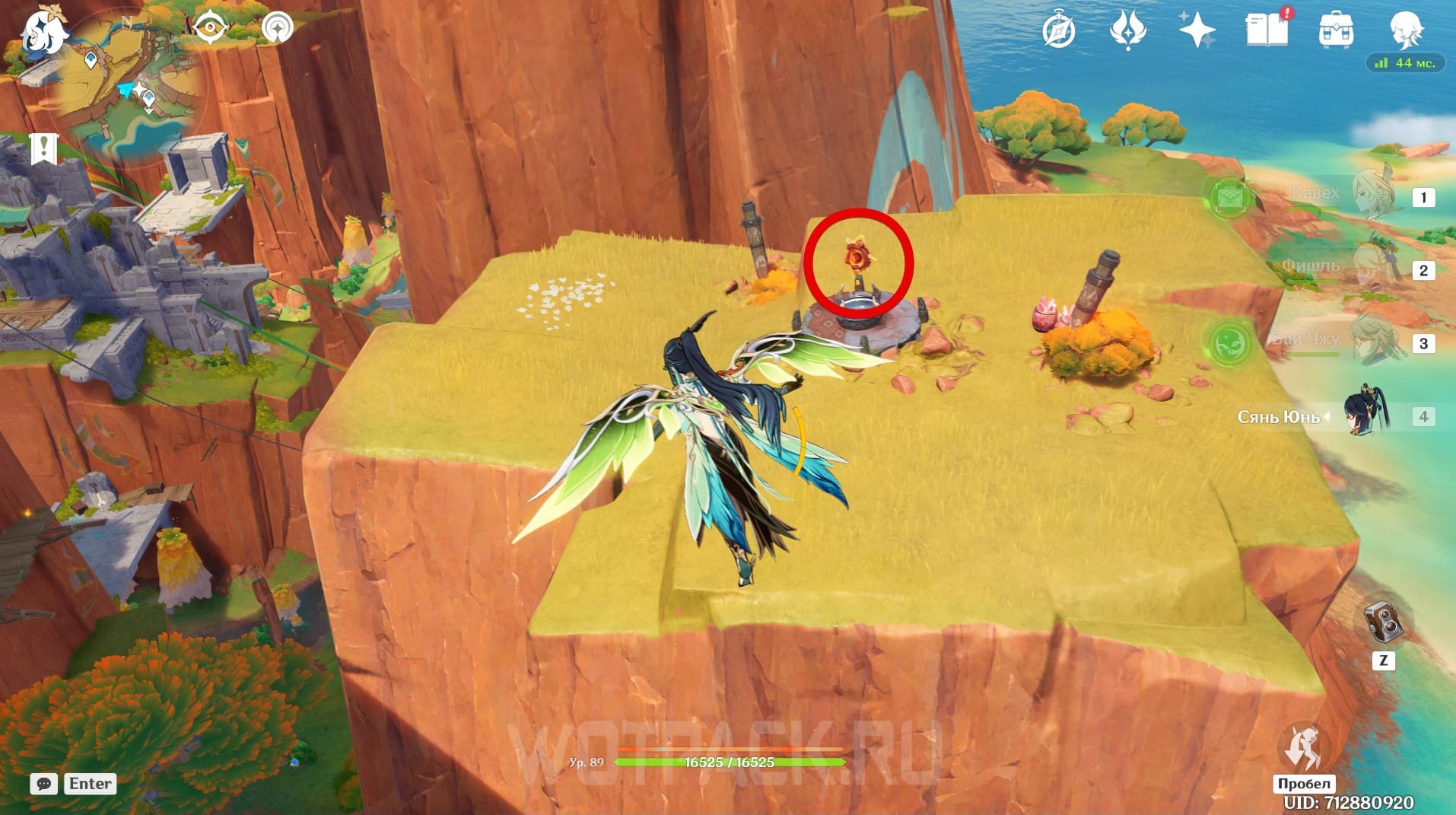
Task: Open the backpack inventory
Action: (1335, 31)
